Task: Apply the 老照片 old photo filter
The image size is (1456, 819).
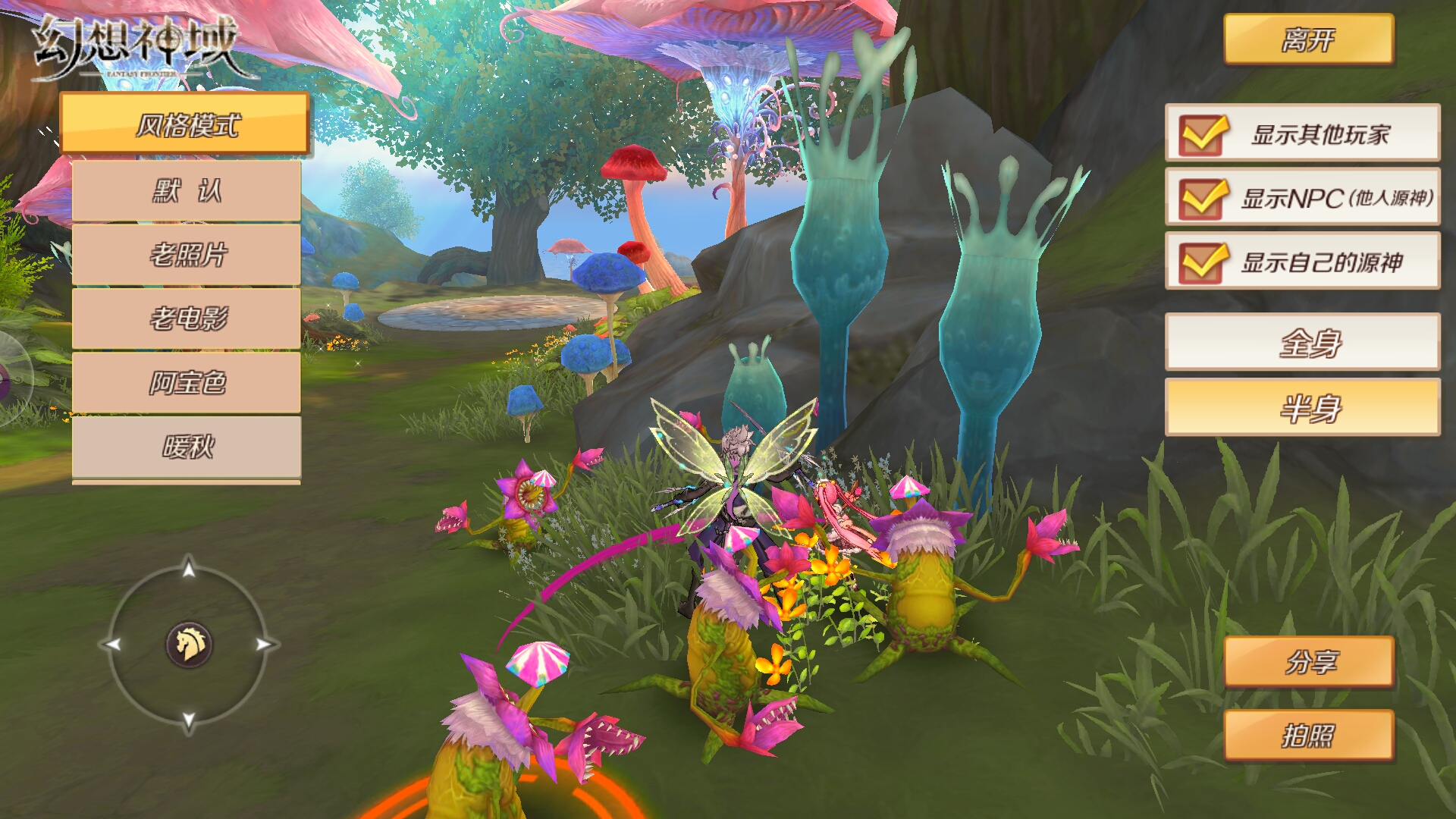Action: click(186, 253)
